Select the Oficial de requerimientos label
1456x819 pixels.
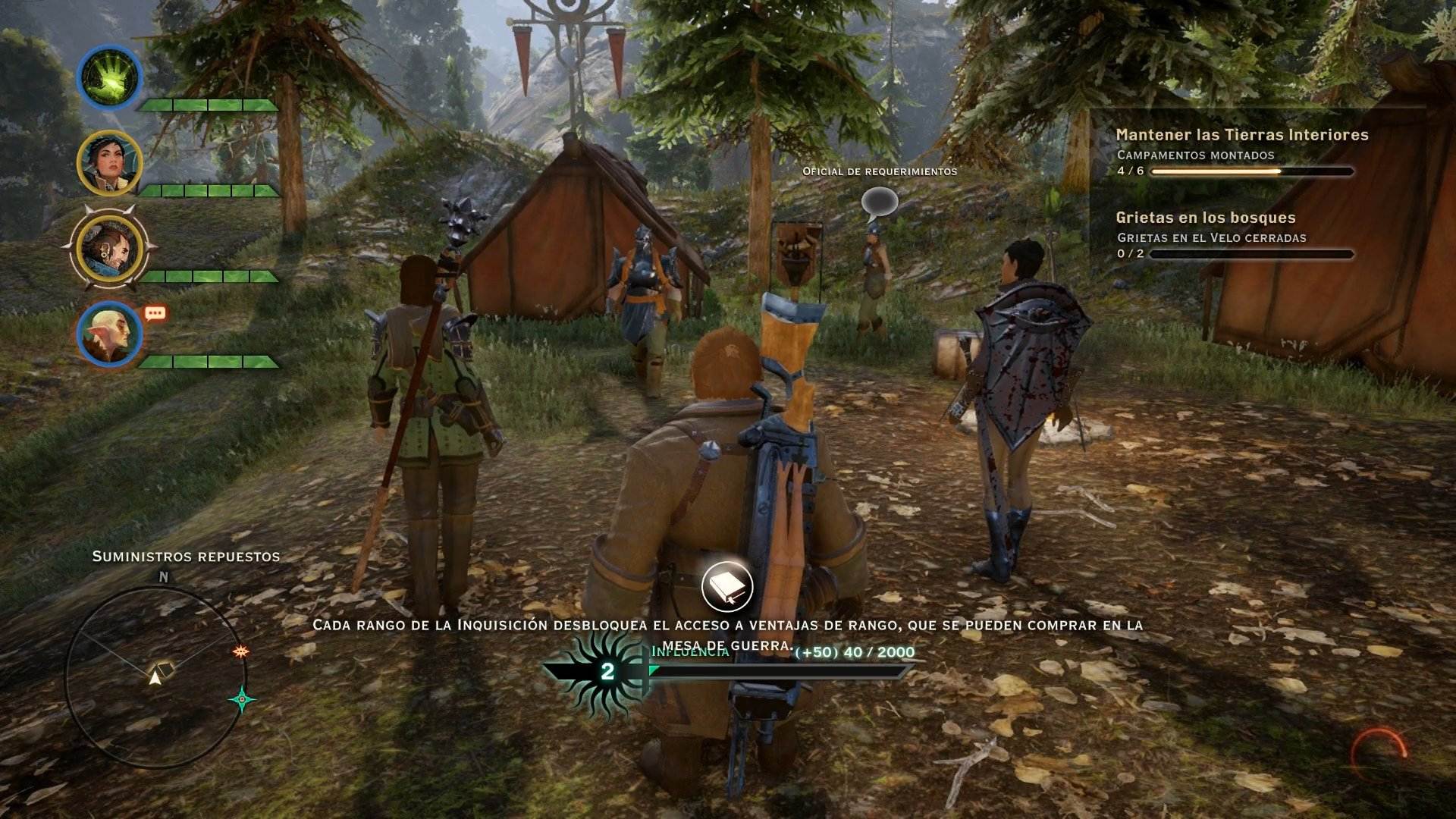879,171
